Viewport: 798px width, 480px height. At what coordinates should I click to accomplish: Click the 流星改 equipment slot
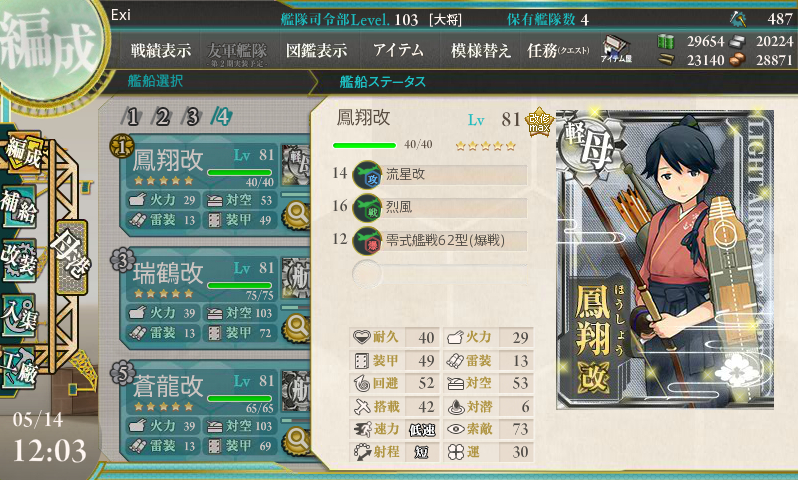click(450, 174)
